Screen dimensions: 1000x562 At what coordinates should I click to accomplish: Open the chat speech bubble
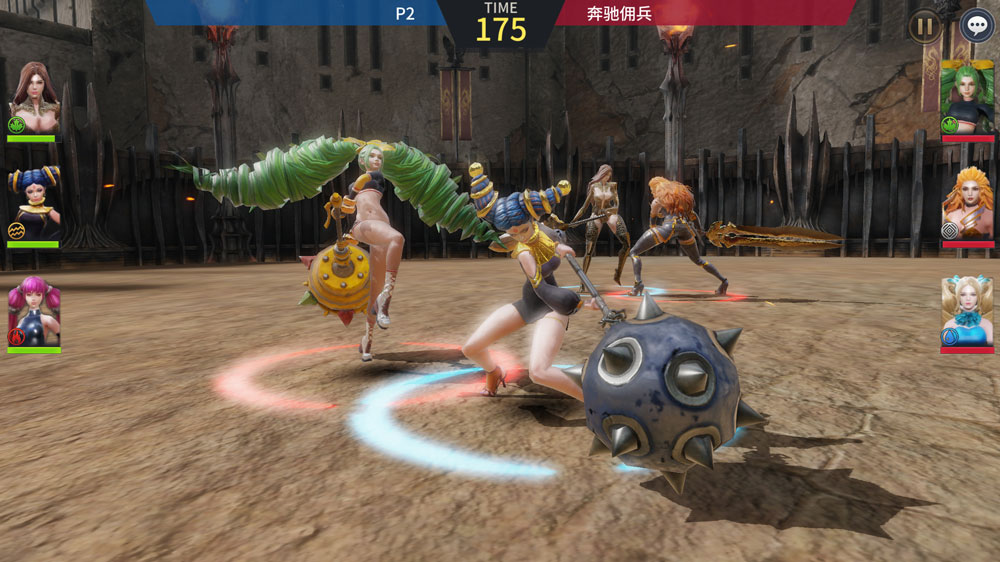(976, 26)
